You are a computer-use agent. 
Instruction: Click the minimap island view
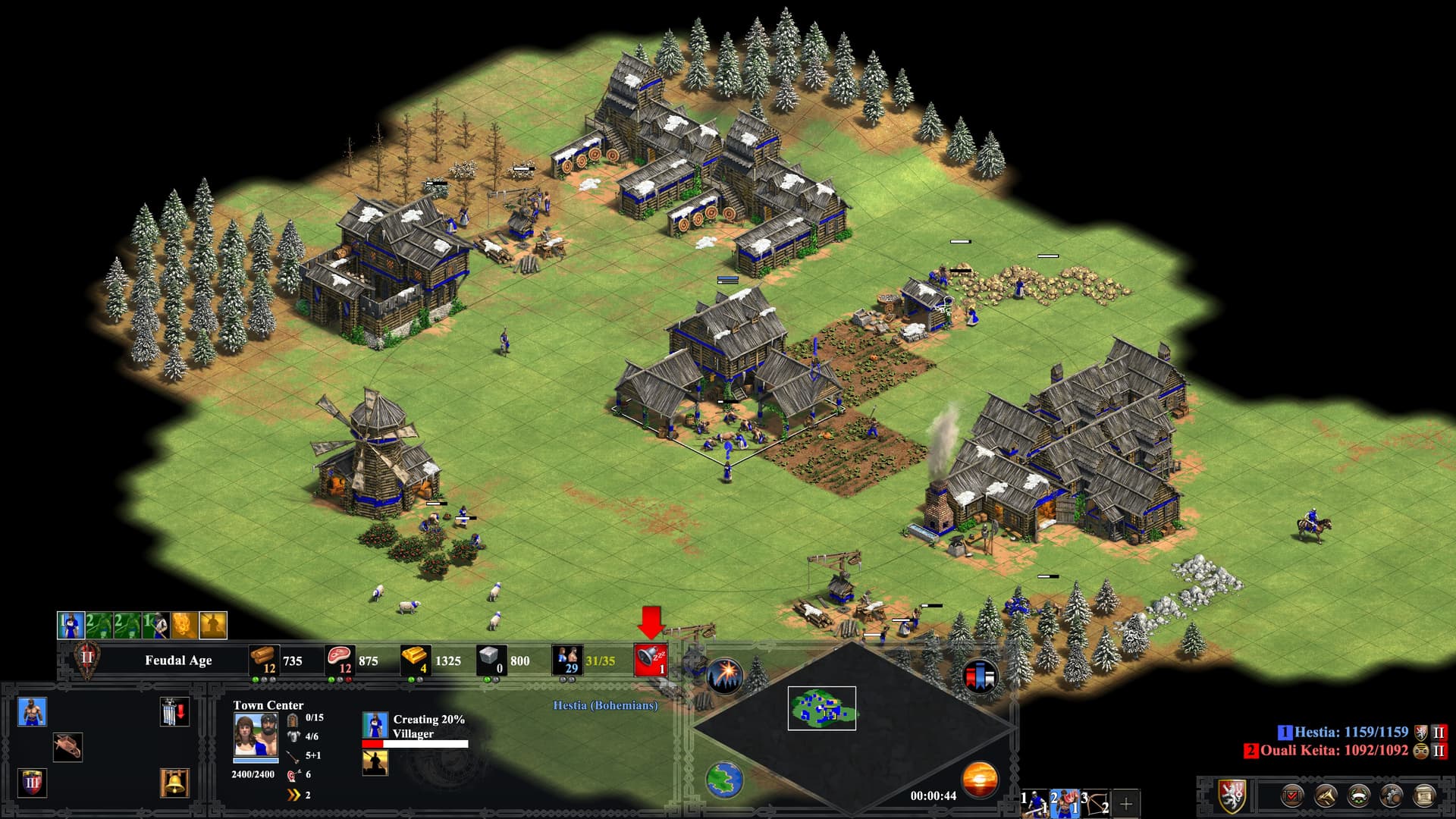click(x=821, y=708)
